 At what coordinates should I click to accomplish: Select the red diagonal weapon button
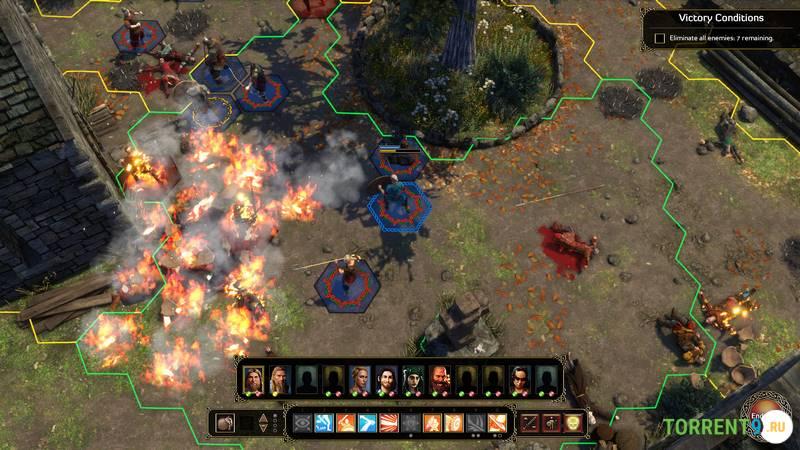[531, 422]
